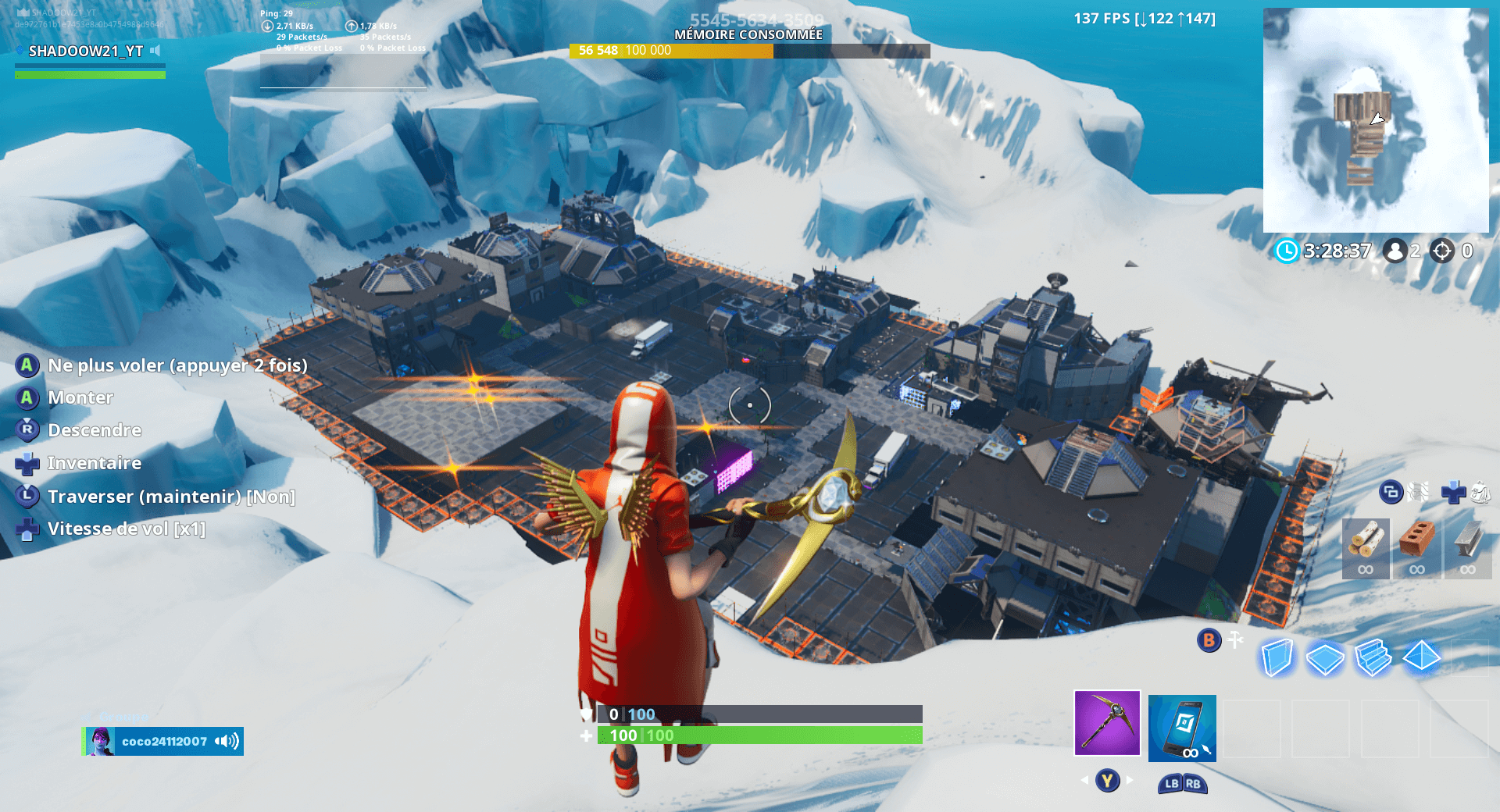Image resolution: width=1500 pixels, height=812 pixels.
Task: Open the backpack inventory icon
Action: click(x=1481, y=493)
